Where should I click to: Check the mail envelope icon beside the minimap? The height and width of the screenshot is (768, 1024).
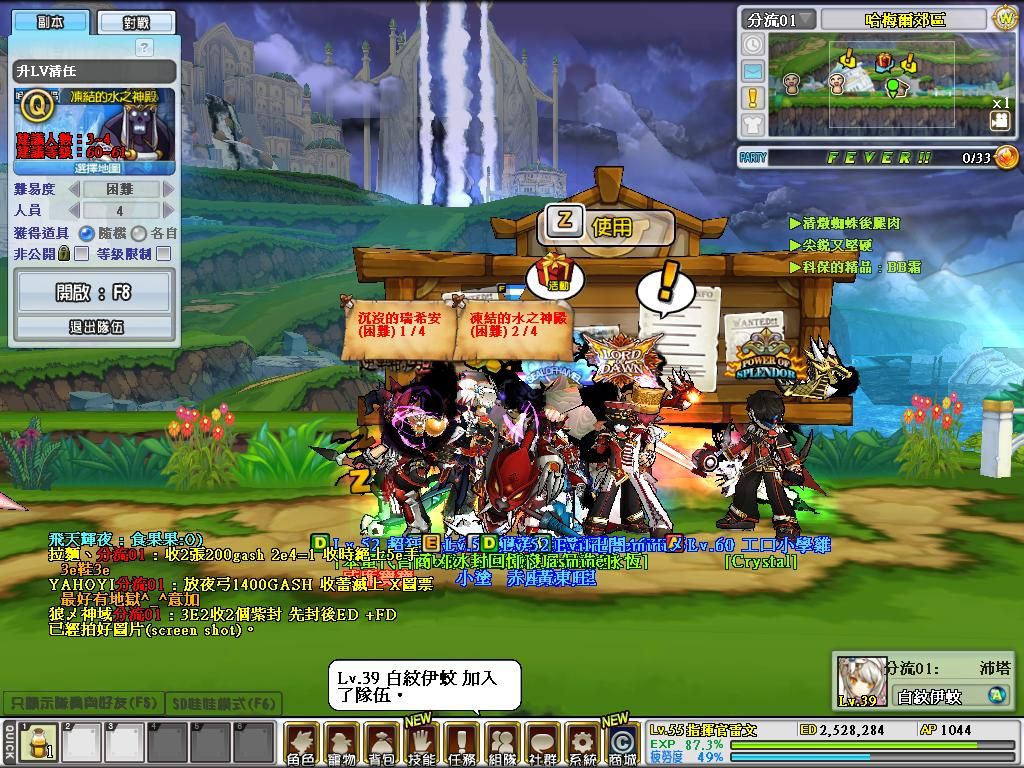click(752, 71)
